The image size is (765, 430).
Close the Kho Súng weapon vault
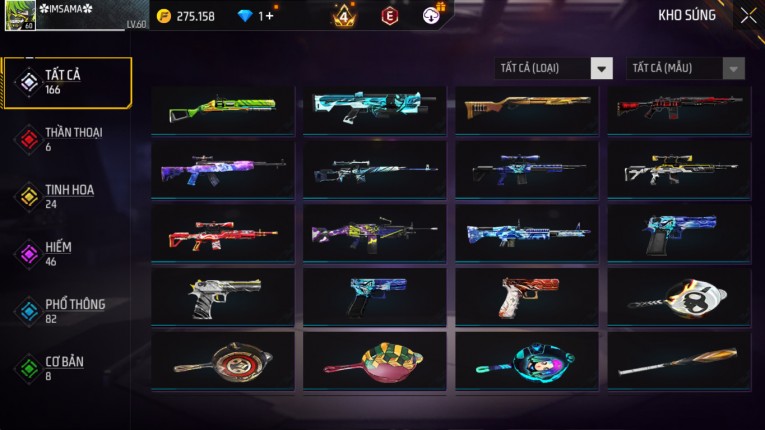(748, 15)
